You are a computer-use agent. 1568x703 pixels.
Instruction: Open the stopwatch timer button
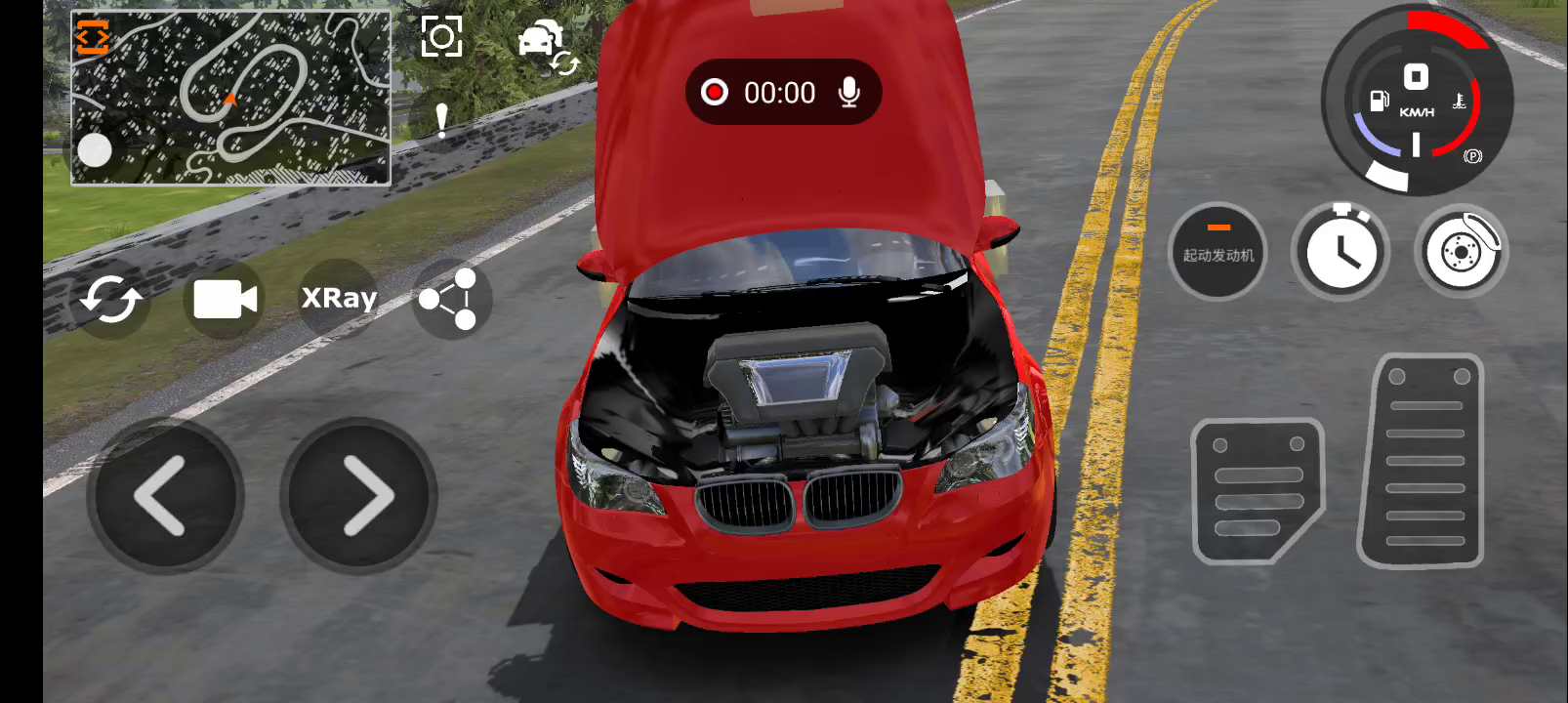(x=1341, y=252)
